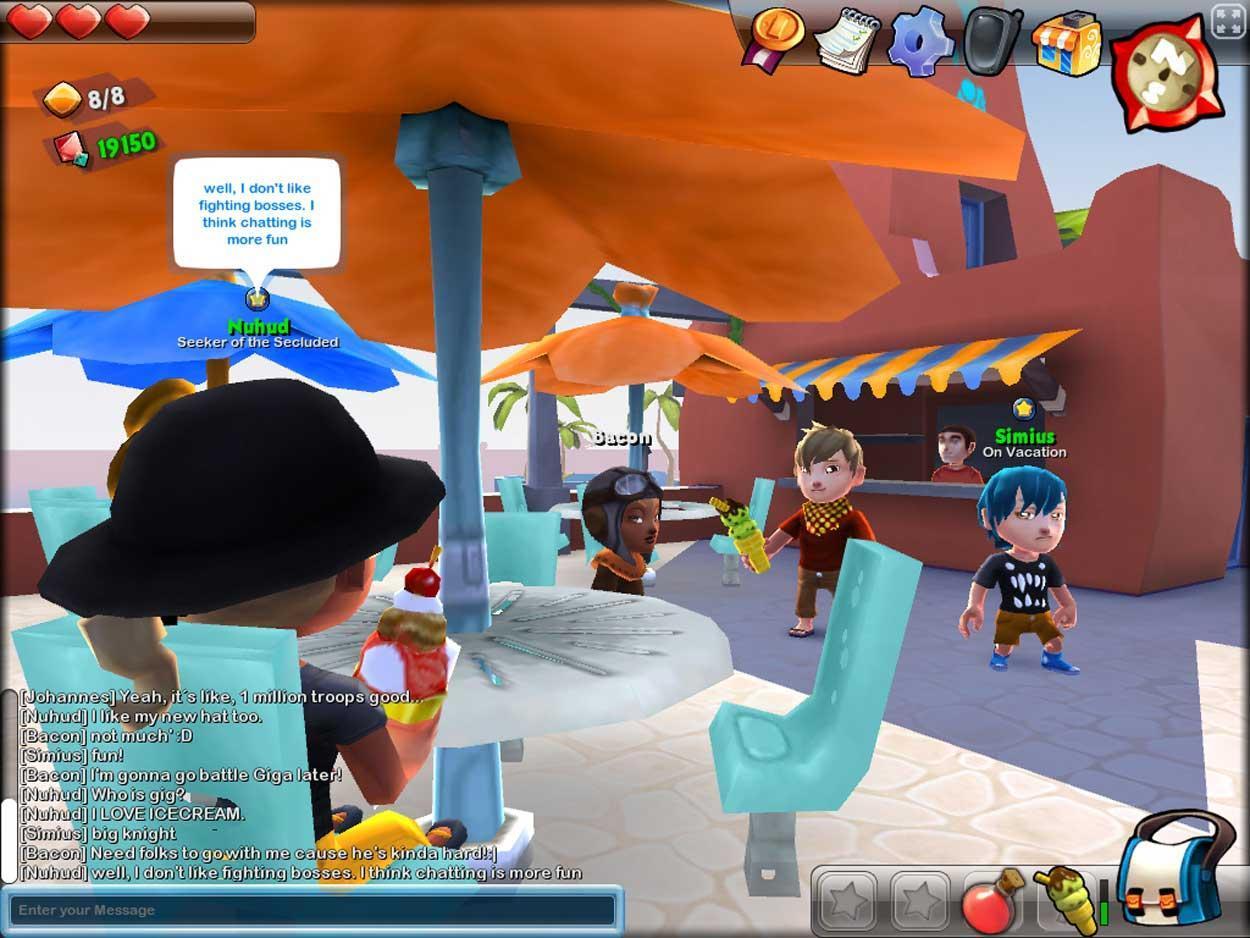Use the red potion hotbar slot
Screen dimensions: 1250x938
(x=990, y=901)
